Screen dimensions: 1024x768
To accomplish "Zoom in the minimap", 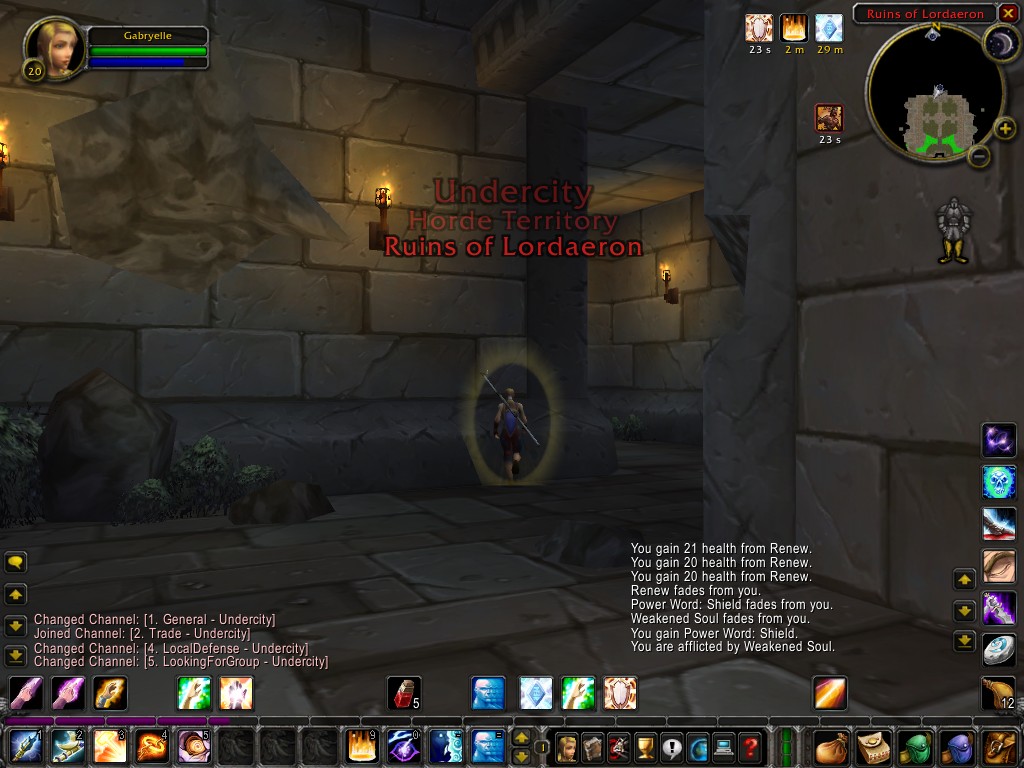I will click(1005, 128).
